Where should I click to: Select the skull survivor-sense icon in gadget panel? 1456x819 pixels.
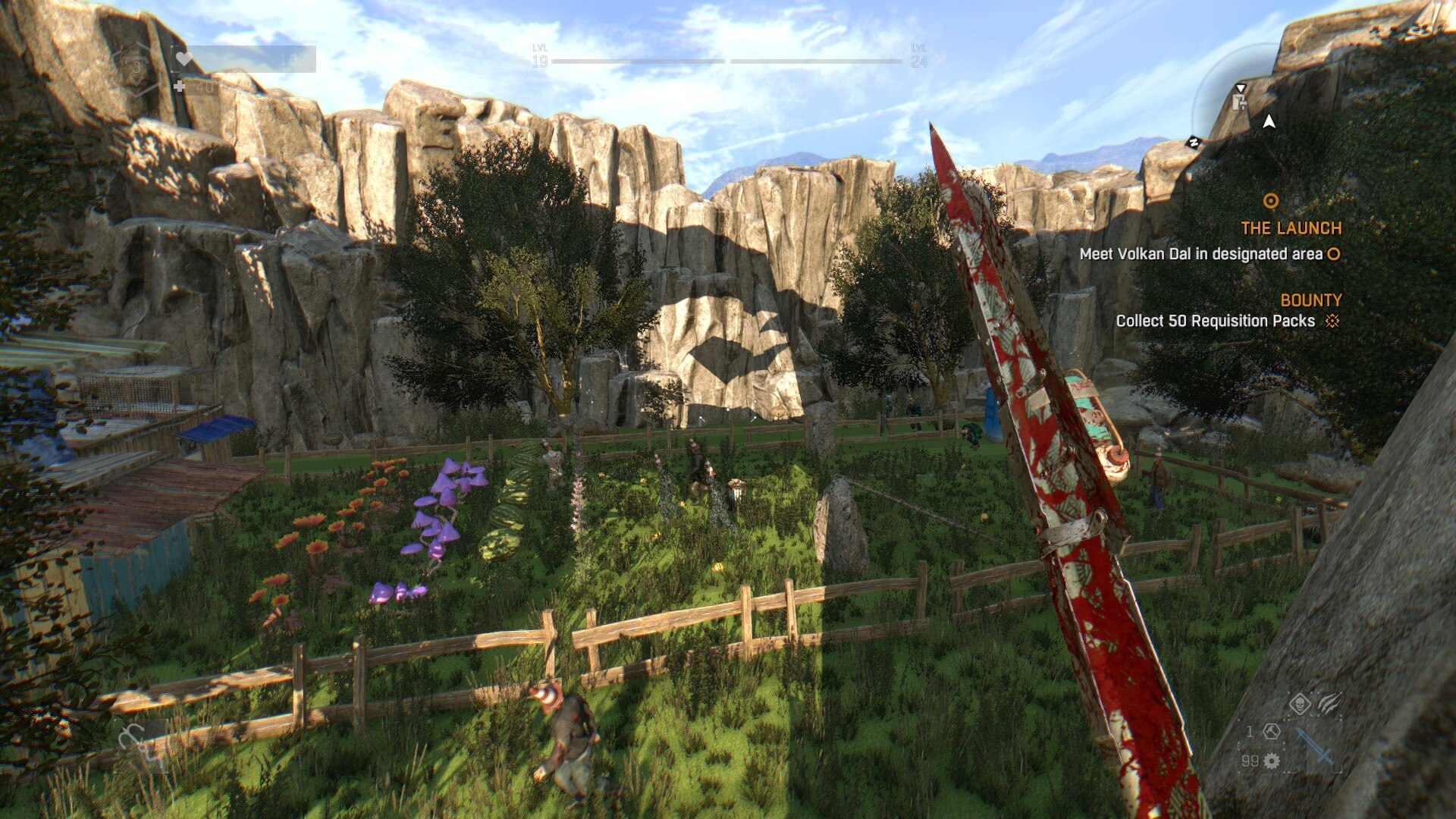click(x=1300, y=704)
